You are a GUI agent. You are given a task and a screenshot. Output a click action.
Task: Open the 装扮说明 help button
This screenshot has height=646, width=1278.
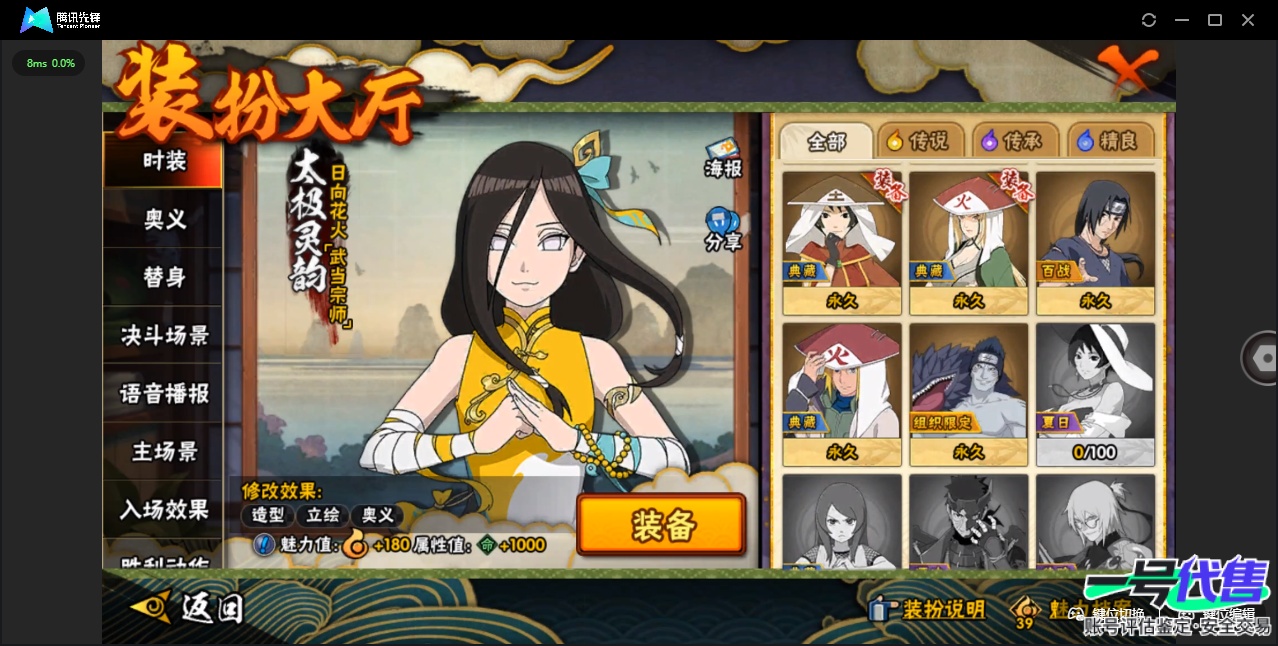click(x=928, y=609)
